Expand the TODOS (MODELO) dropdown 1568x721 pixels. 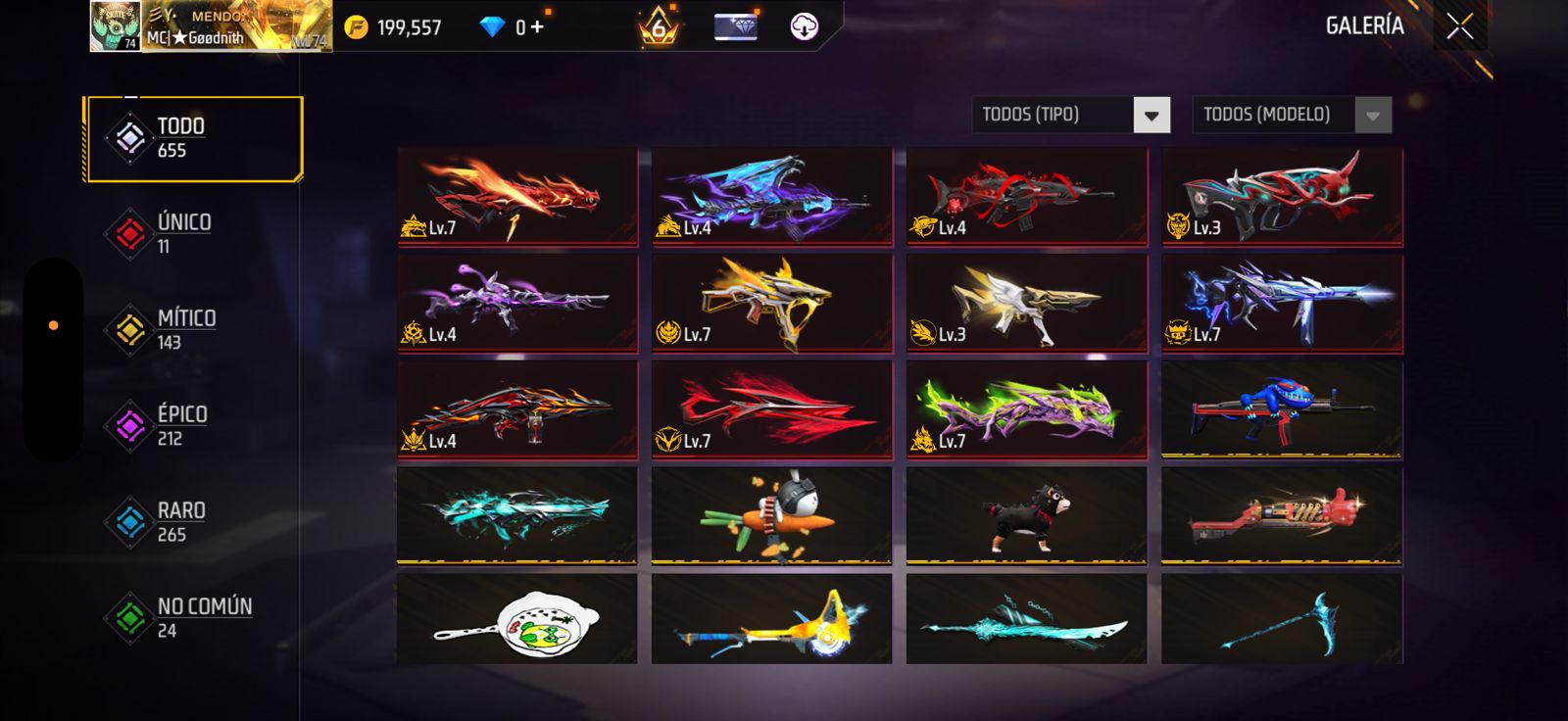[1291, 115]
